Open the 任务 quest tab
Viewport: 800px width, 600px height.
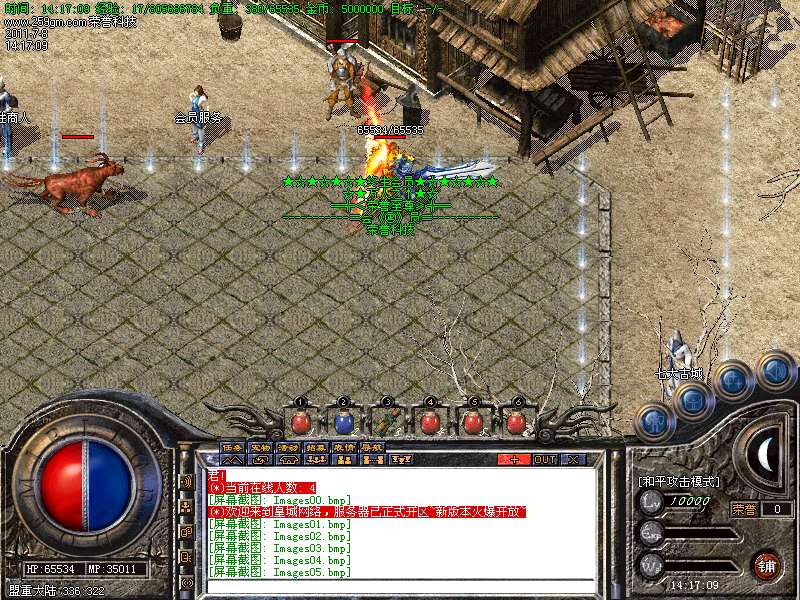[x=232, y=447]
